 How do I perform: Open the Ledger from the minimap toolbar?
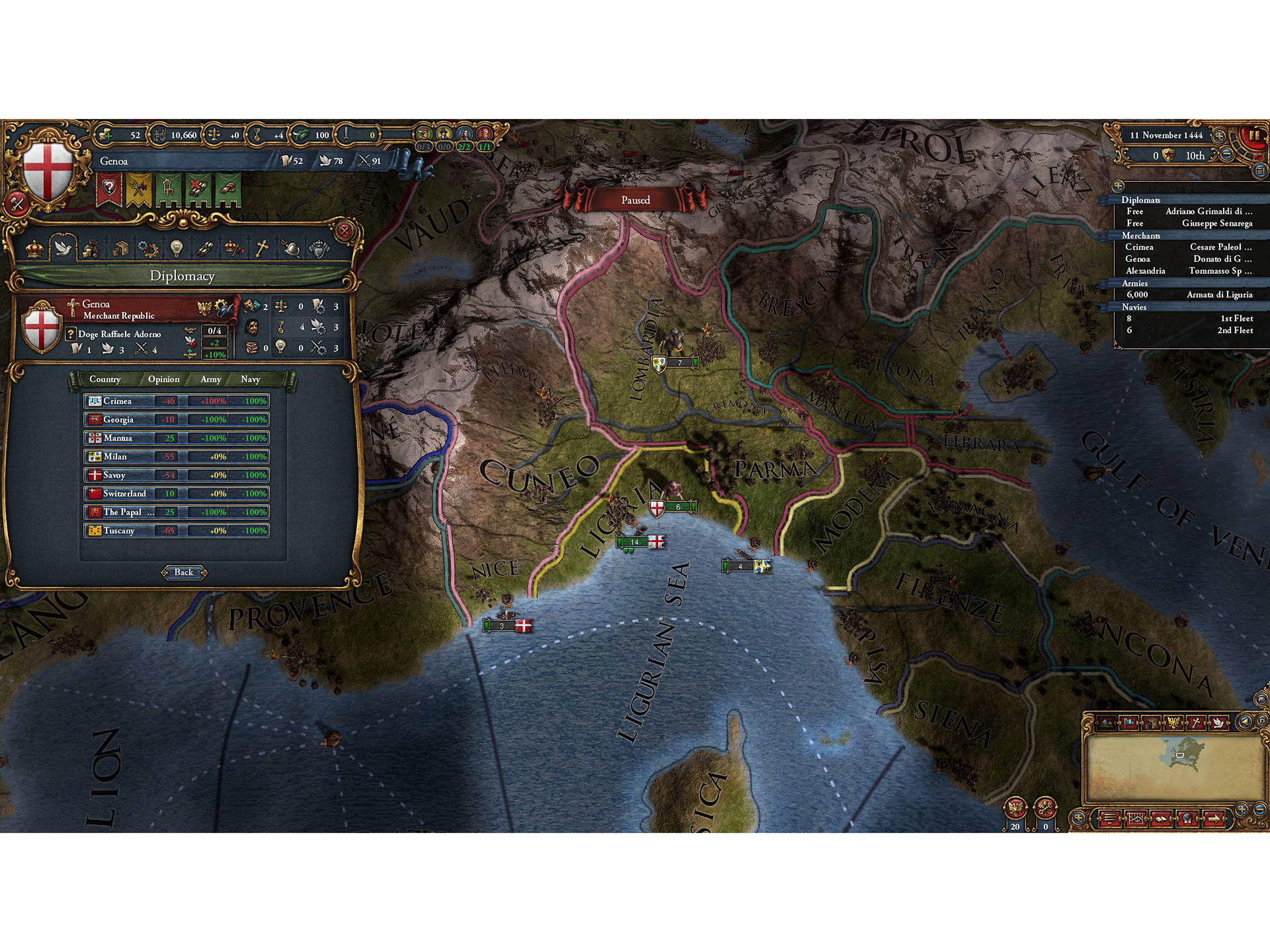(1162, 819)
